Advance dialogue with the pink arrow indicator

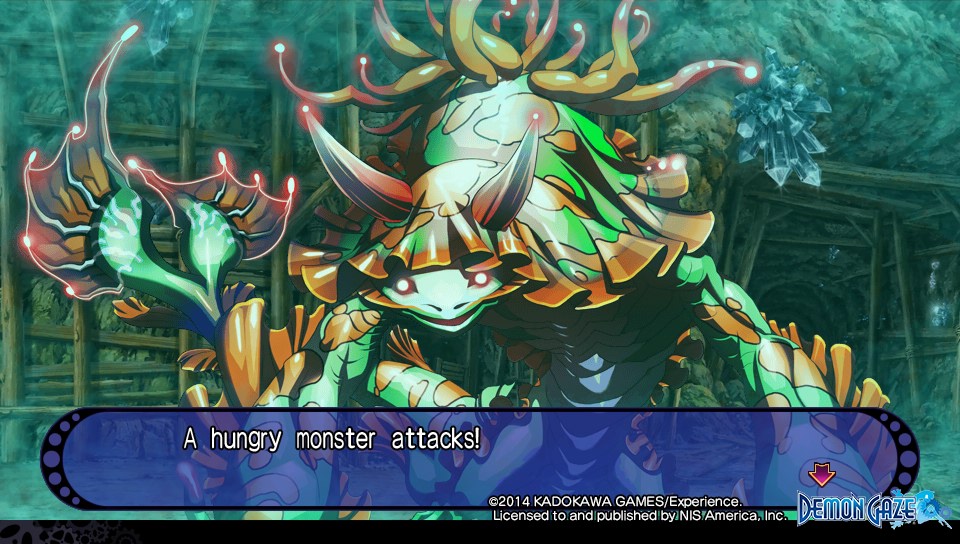click(x=821, y=474)
